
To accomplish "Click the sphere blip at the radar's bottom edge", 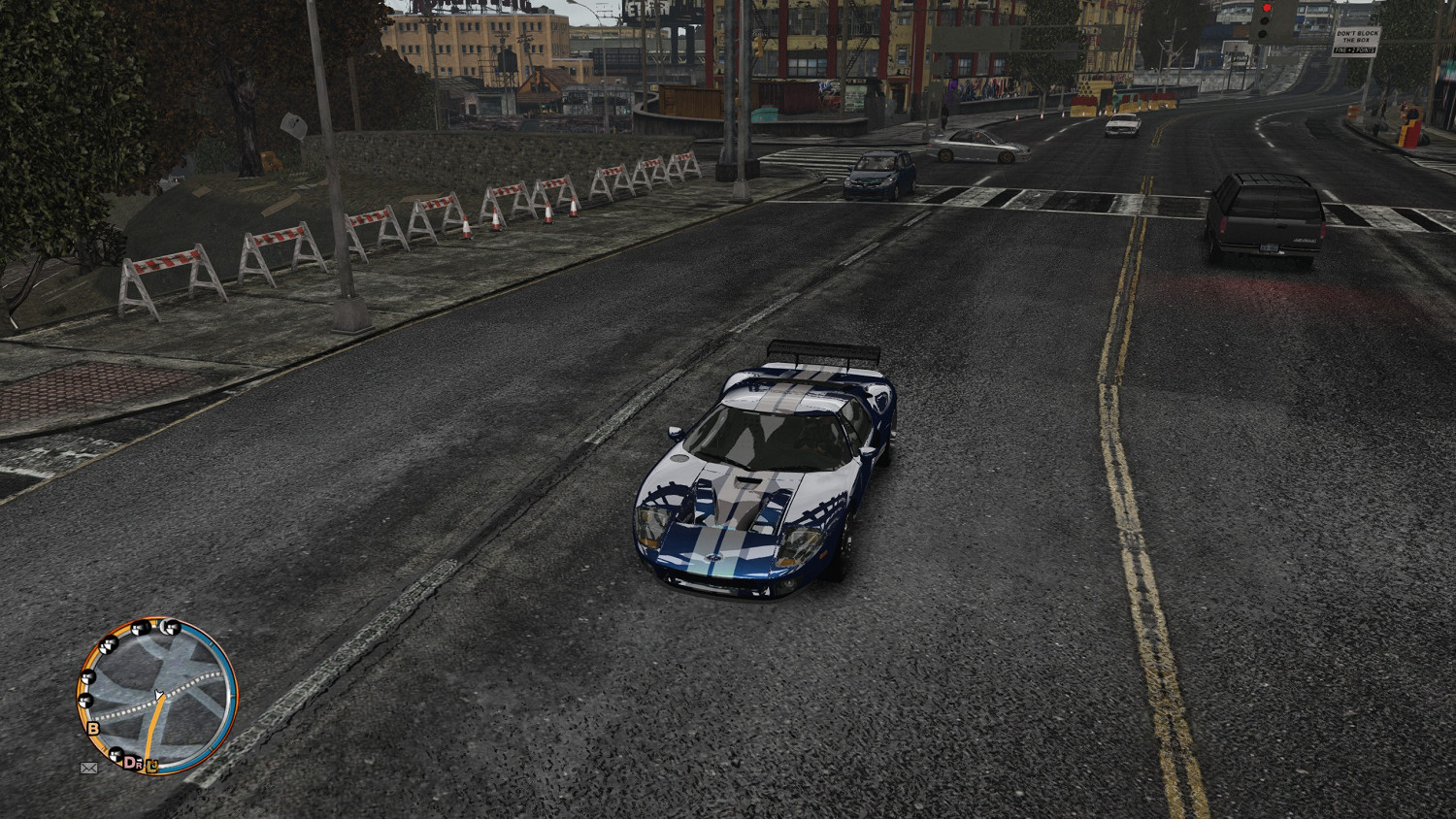I will (116, 755).
